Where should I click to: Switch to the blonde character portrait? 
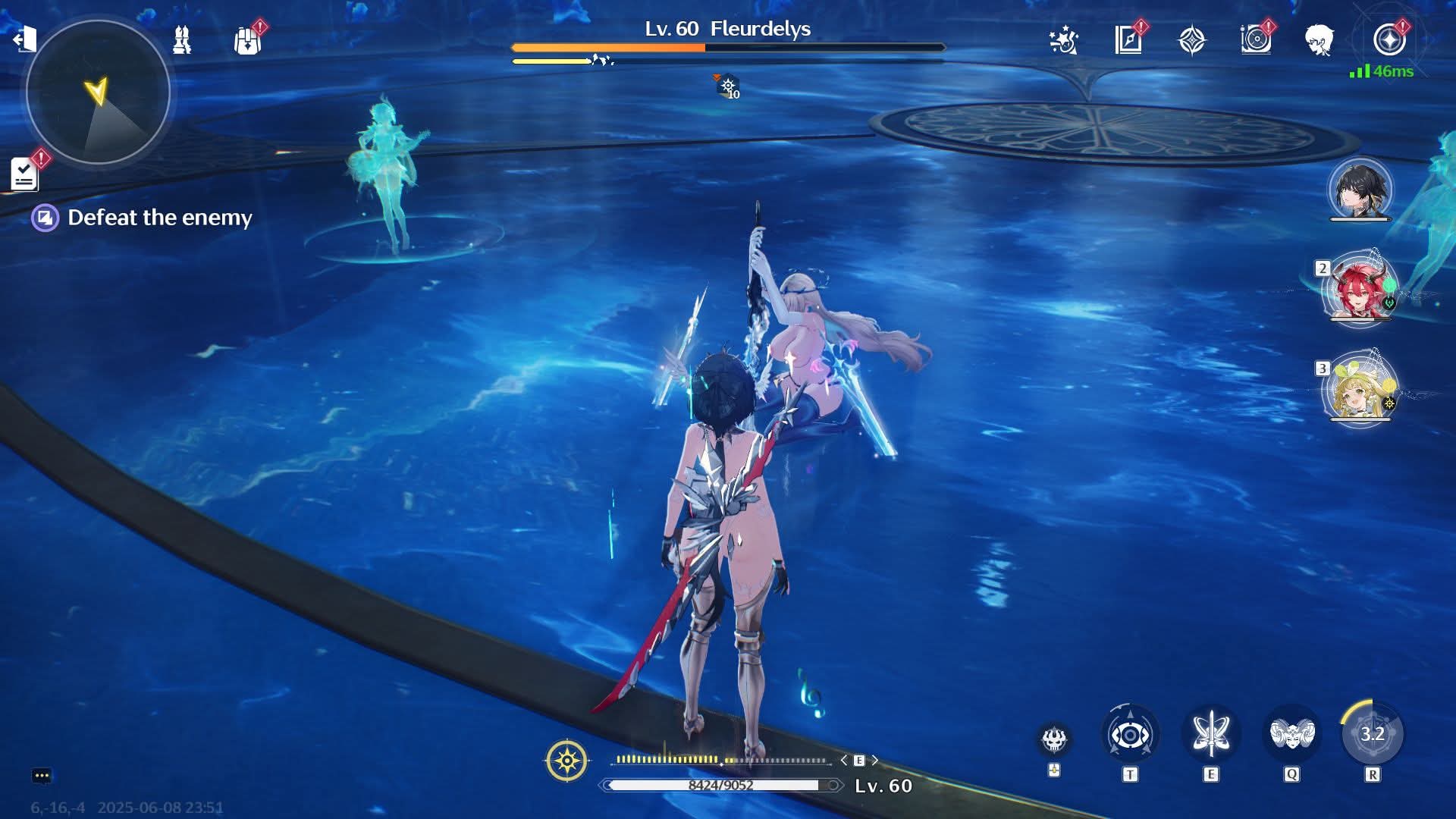[x=1360, y=391]
